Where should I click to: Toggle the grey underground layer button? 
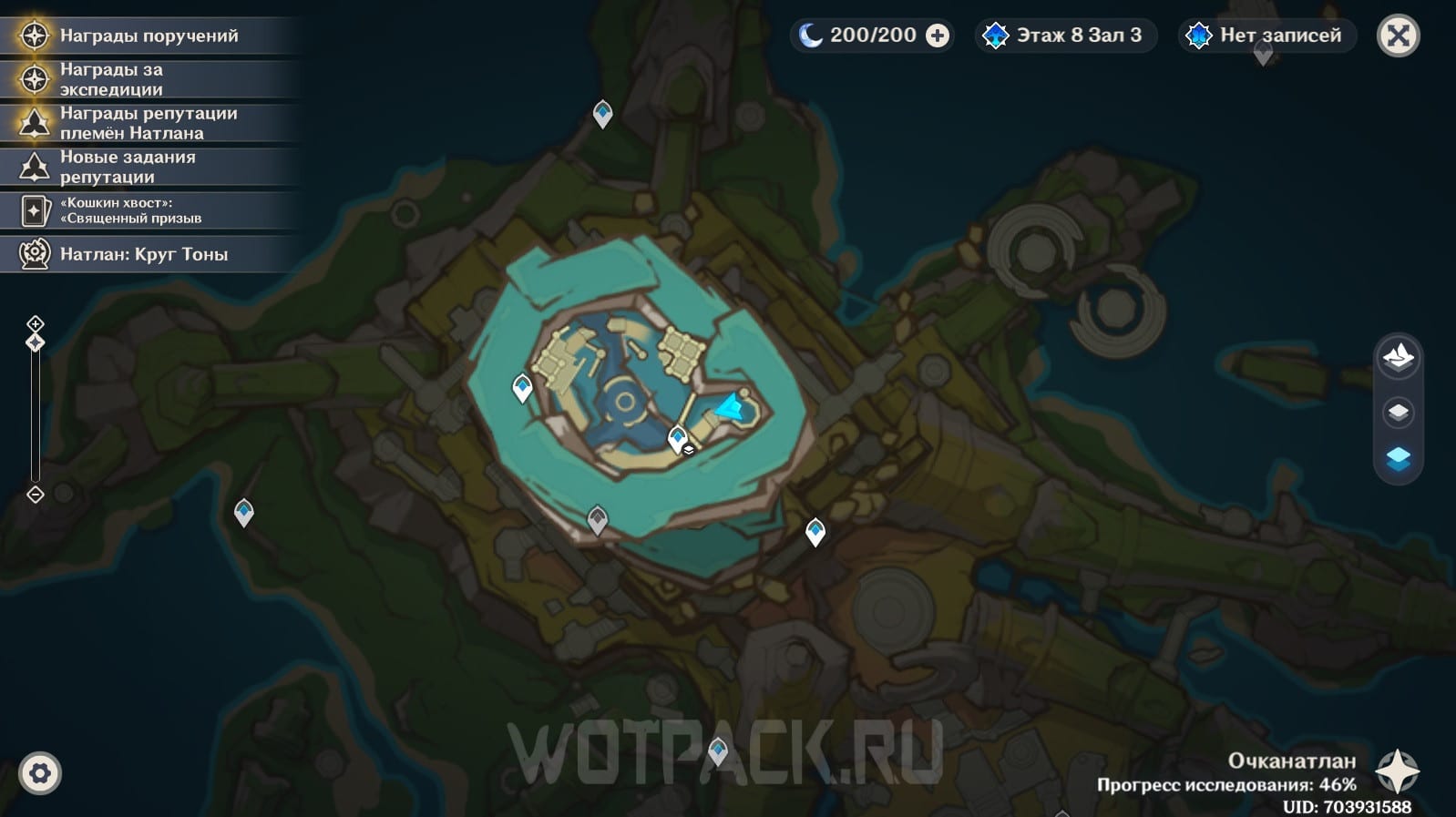click(1398, 412)
